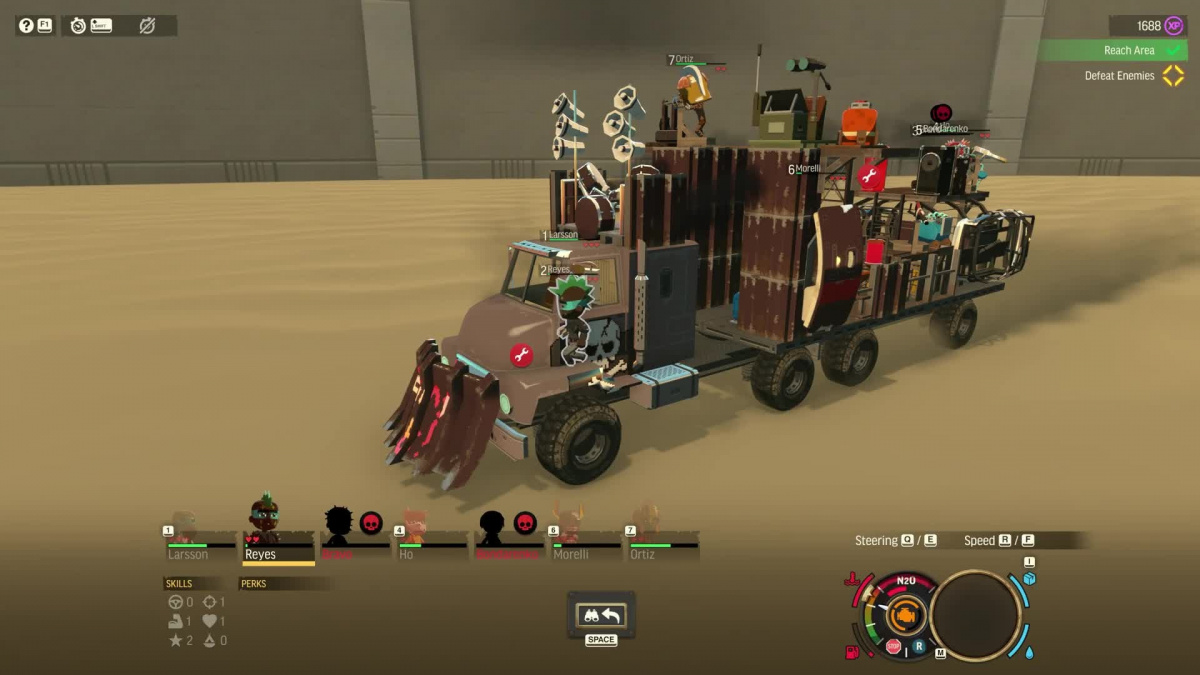Engage the reverse gear R button
This screenshot has height=675, width=1200.
tap(918, 647)
